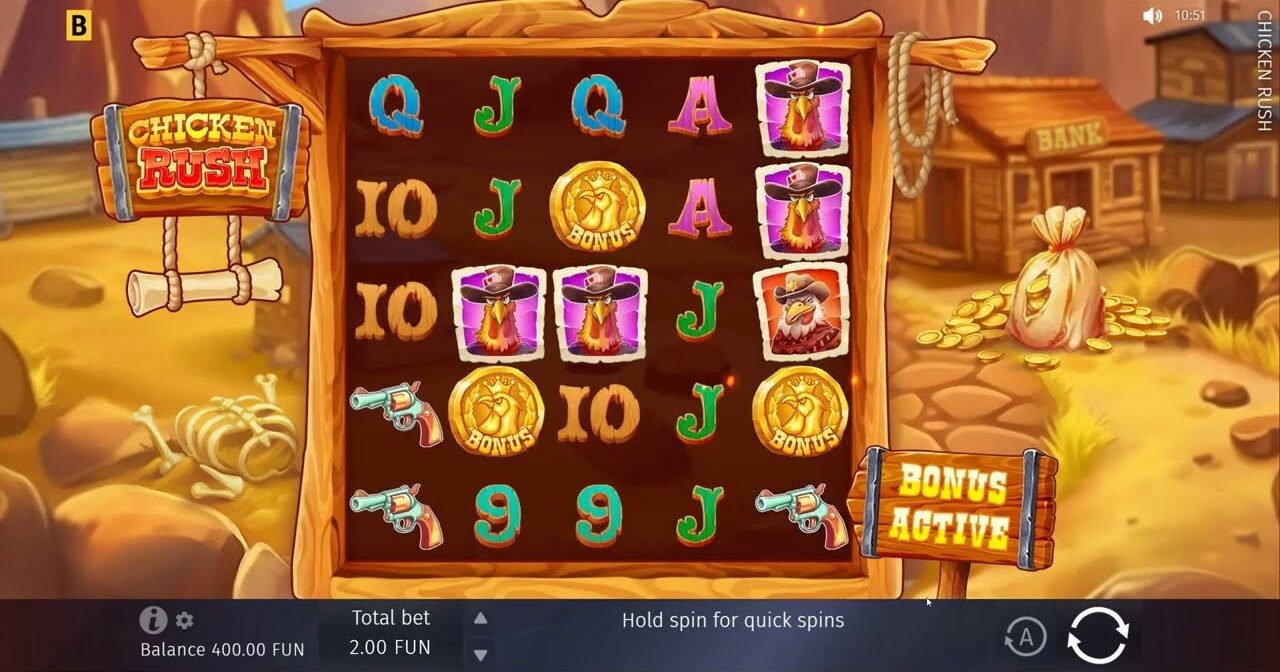Increase the total bet amount

[x=481, y=619]
